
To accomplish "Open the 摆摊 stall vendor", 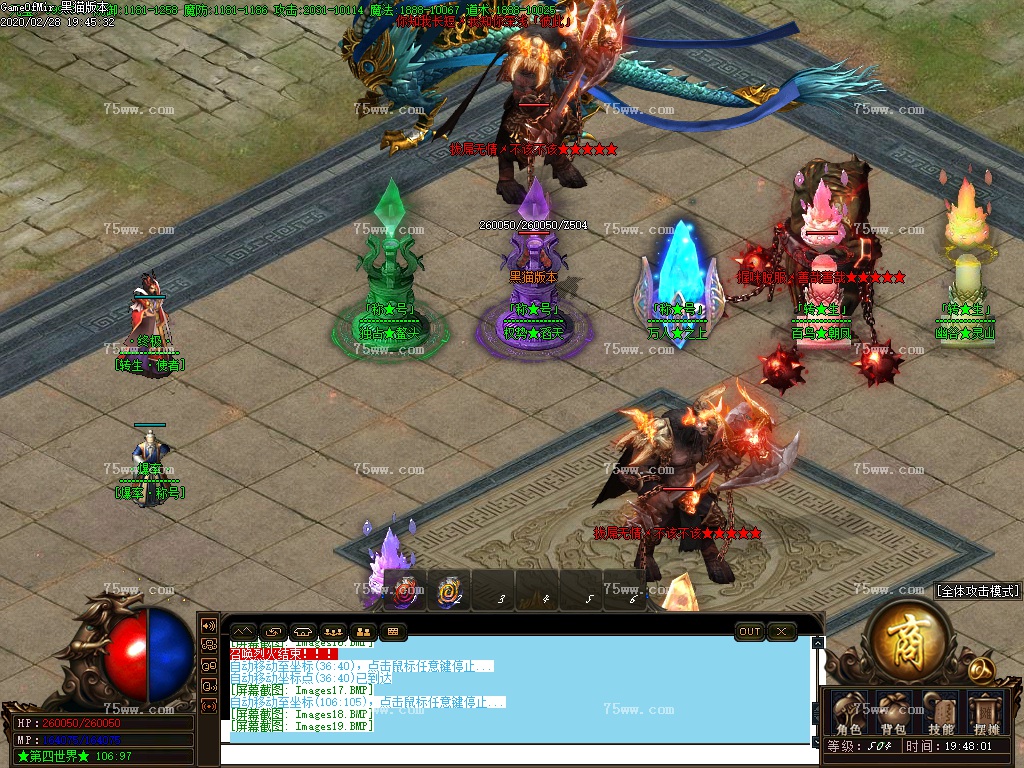I will 986,712.
